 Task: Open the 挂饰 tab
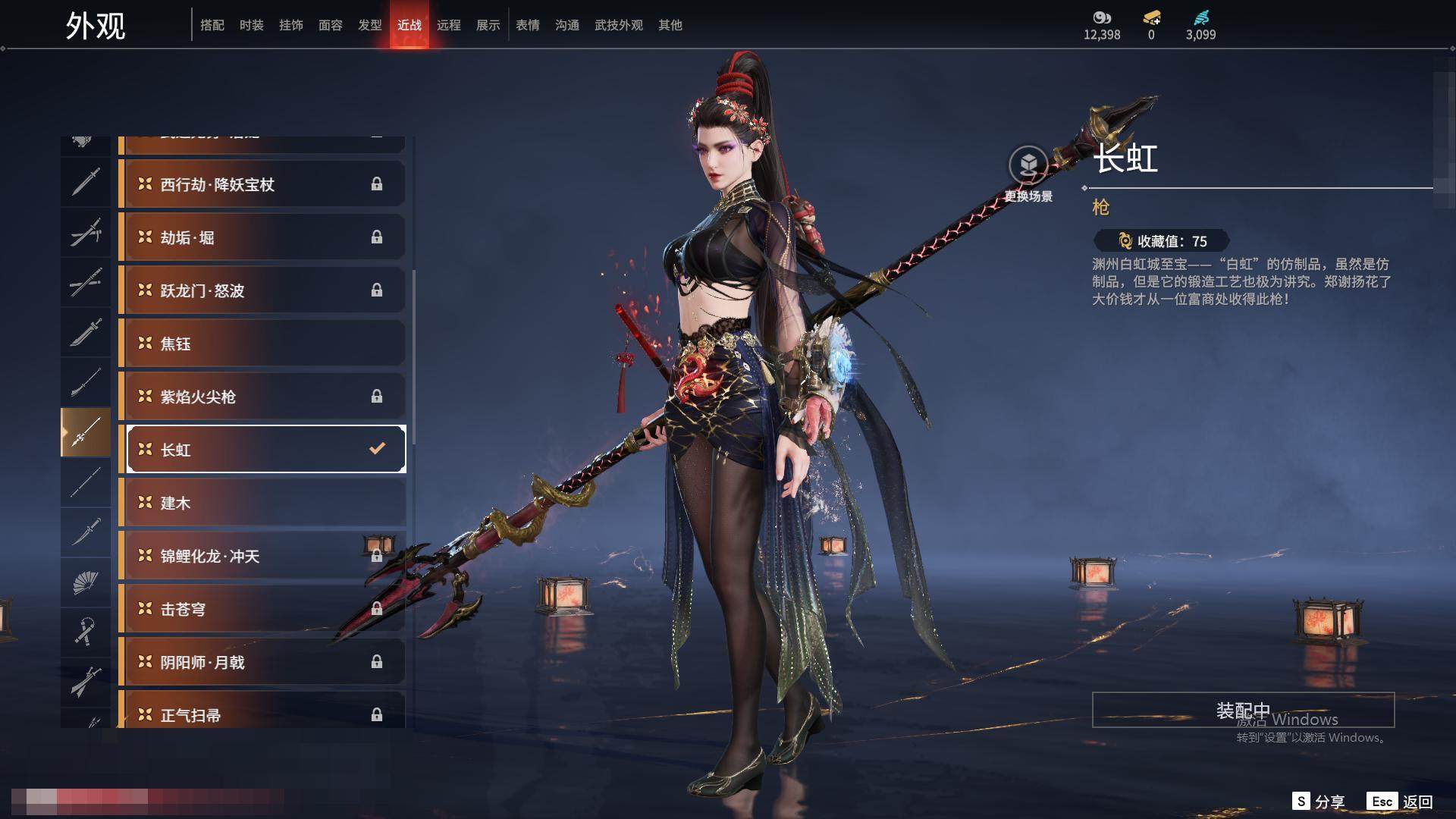coord(290,25)
